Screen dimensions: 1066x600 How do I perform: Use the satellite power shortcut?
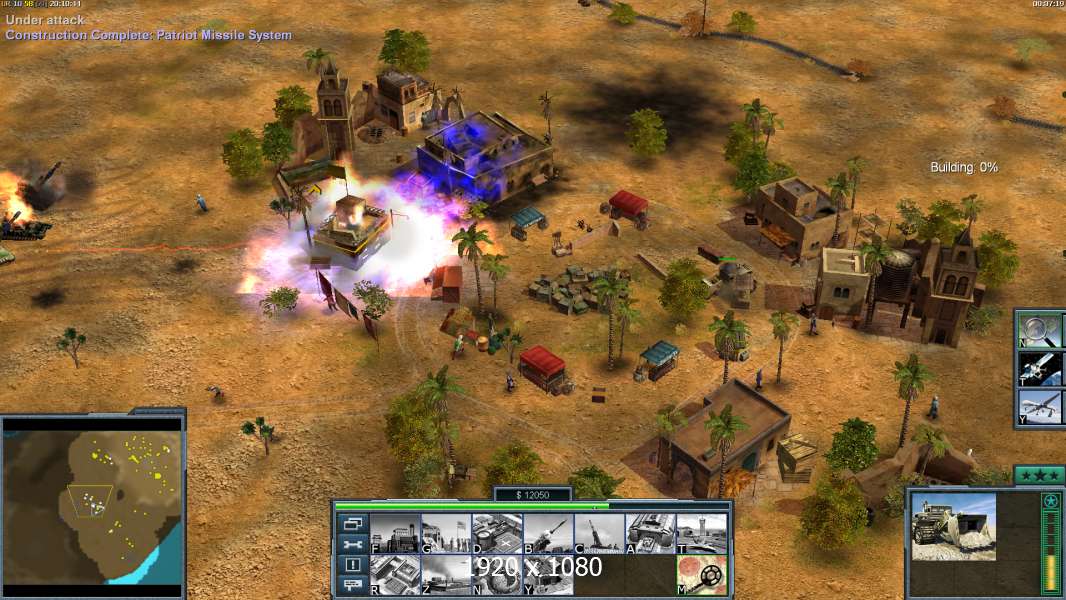click(1040, 368)
